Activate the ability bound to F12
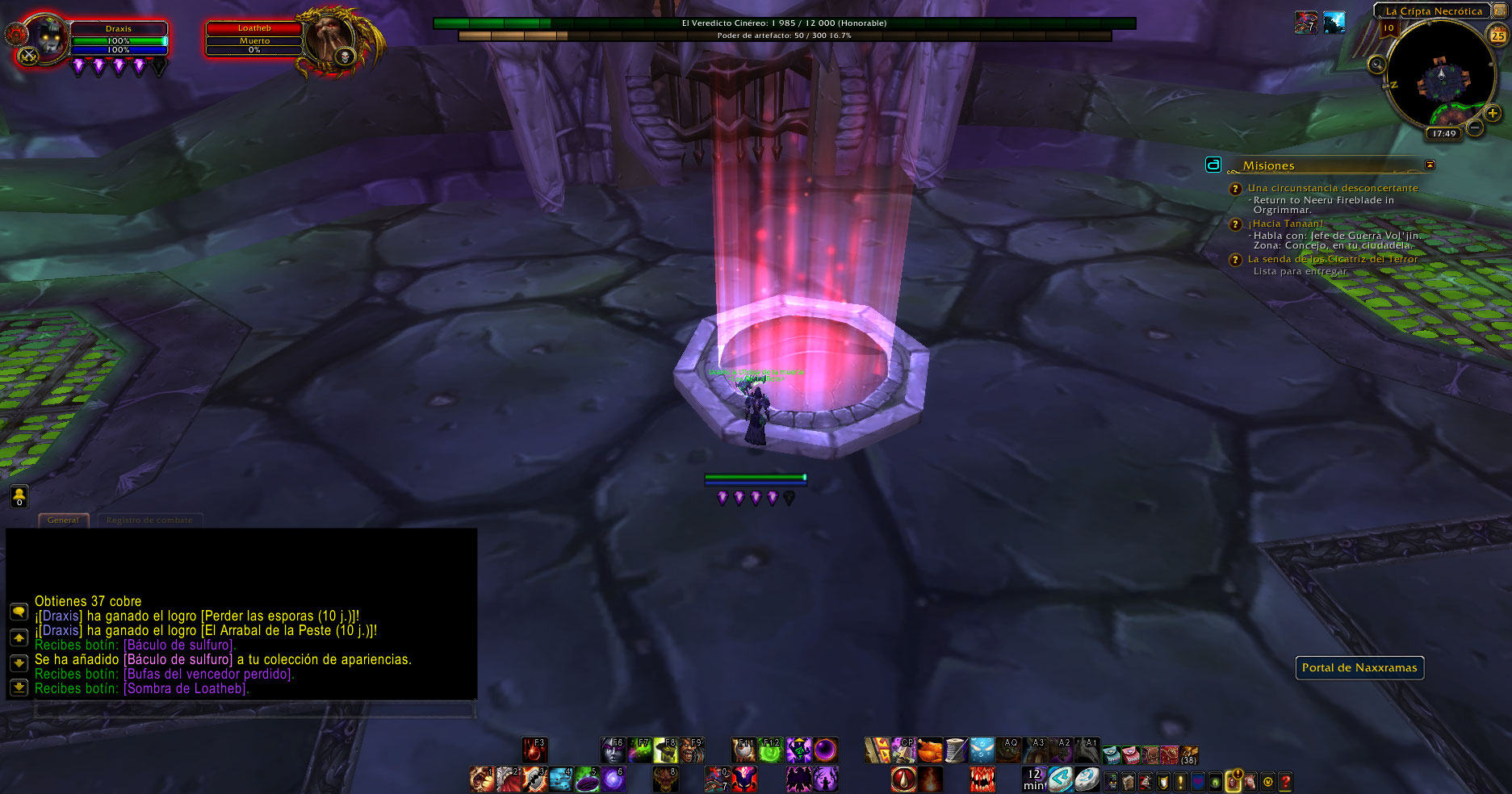This screenshot has height=794, width=1512. click(x=770, y=750)
